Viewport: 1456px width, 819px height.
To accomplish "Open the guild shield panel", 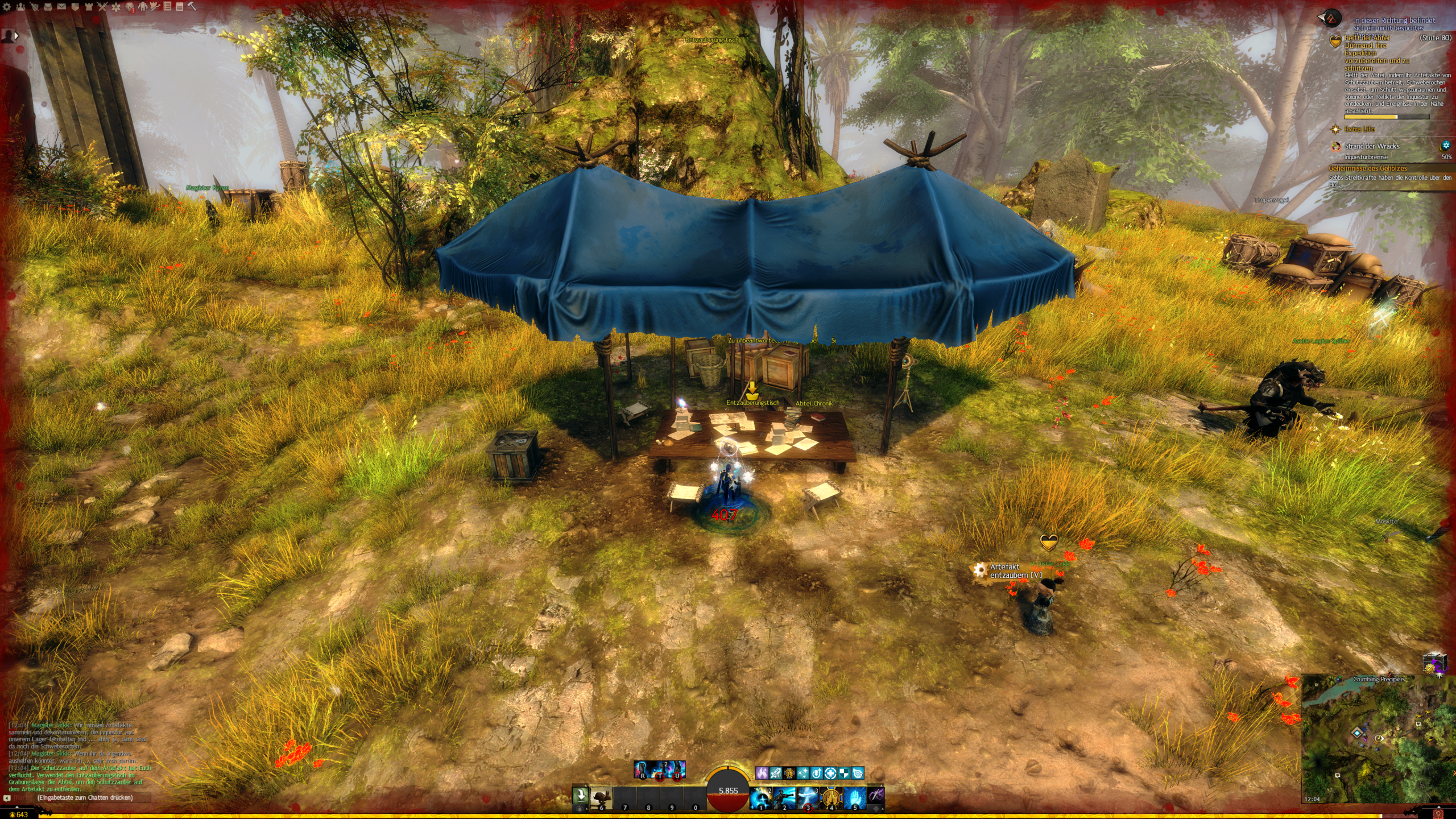I will click(75, 7).
